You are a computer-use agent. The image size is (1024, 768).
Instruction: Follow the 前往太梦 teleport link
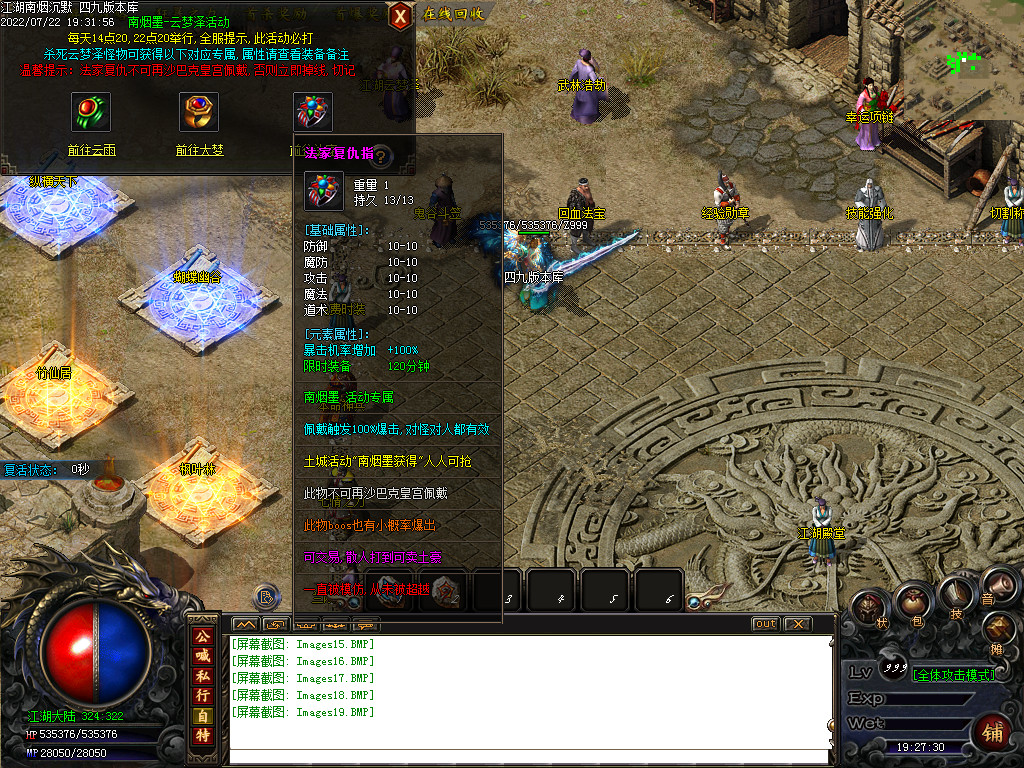pos(199,150)
